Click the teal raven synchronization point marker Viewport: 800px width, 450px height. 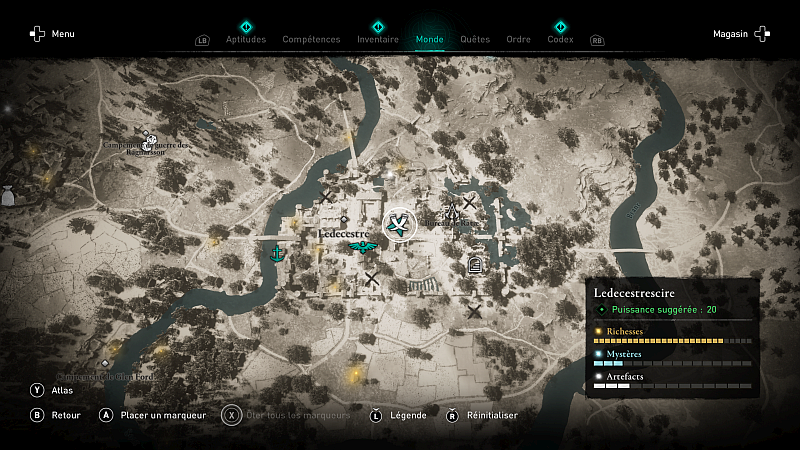(x=362, y=246)
